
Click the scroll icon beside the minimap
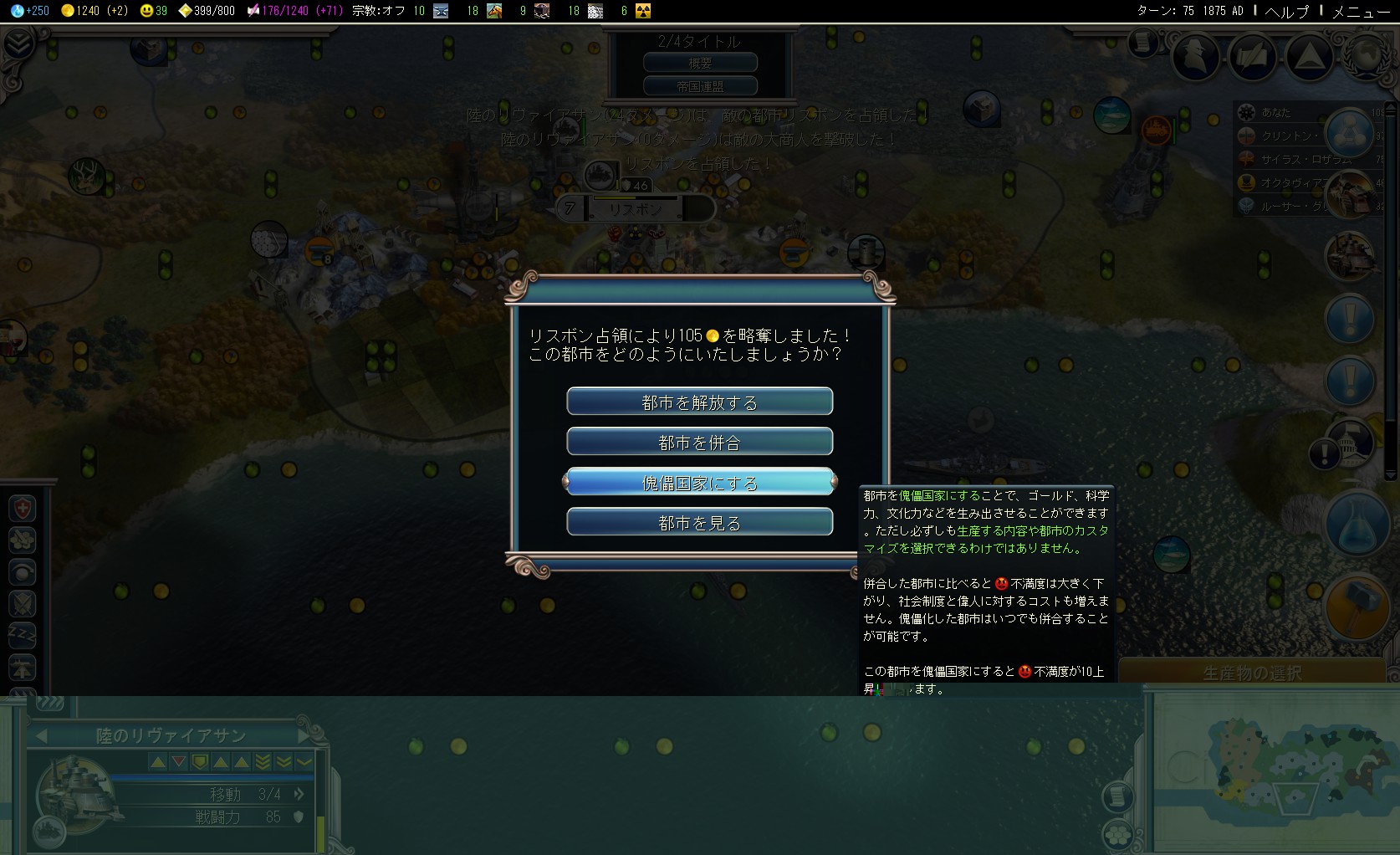pos(1118,796)
